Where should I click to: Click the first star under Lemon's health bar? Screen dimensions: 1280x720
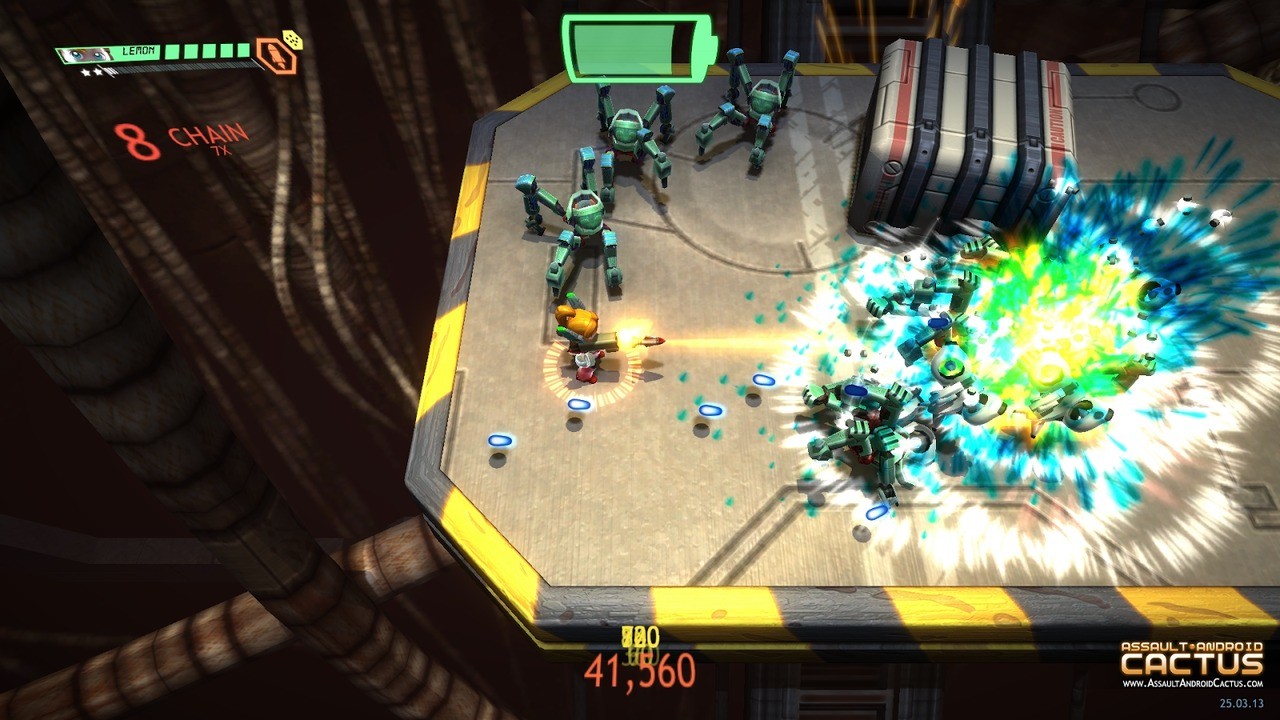pyautogui.click(x=87, y=71)
